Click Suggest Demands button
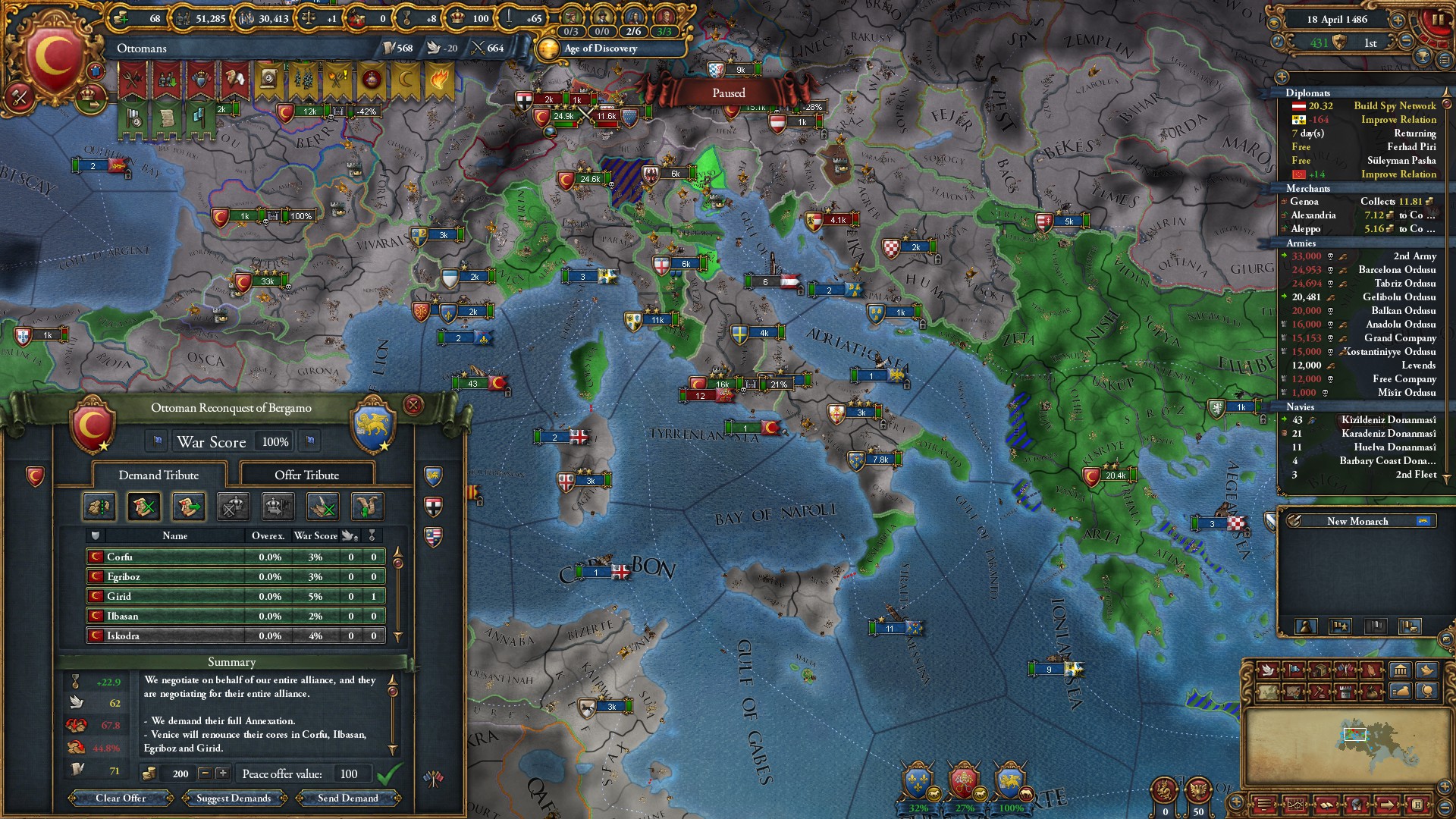 tap(233, 798)
